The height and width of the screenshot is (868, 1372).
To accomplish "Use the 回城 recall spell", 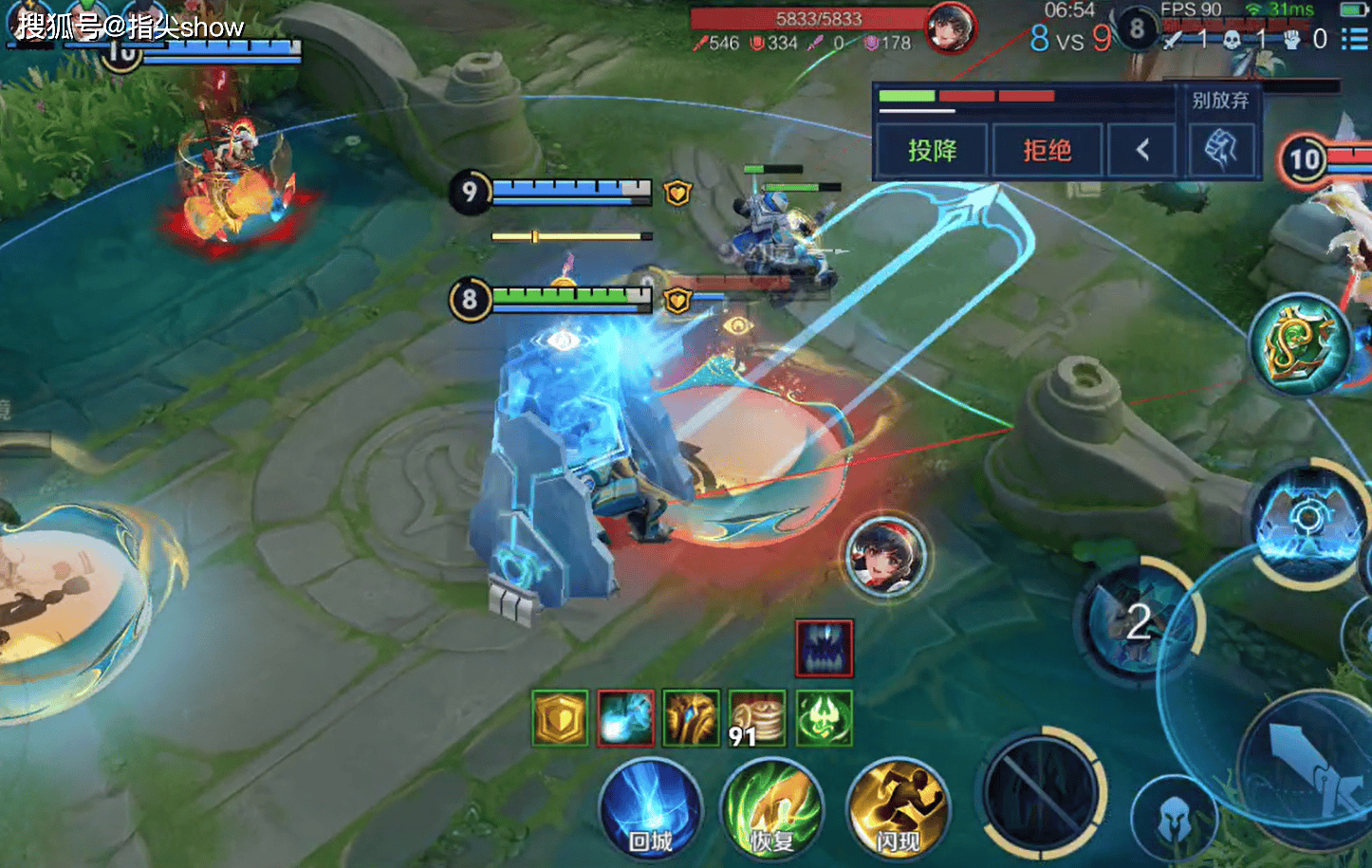I will pyautogui.click(x=651, y=811).
